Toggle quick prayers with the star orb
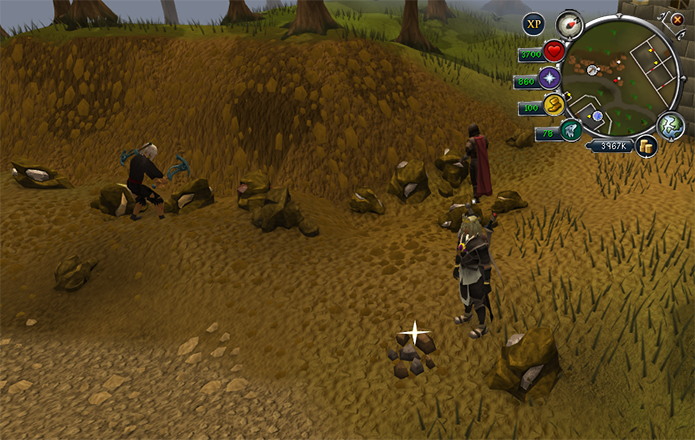The width and height of the screenshot is (695, 440). coord(549,79)
